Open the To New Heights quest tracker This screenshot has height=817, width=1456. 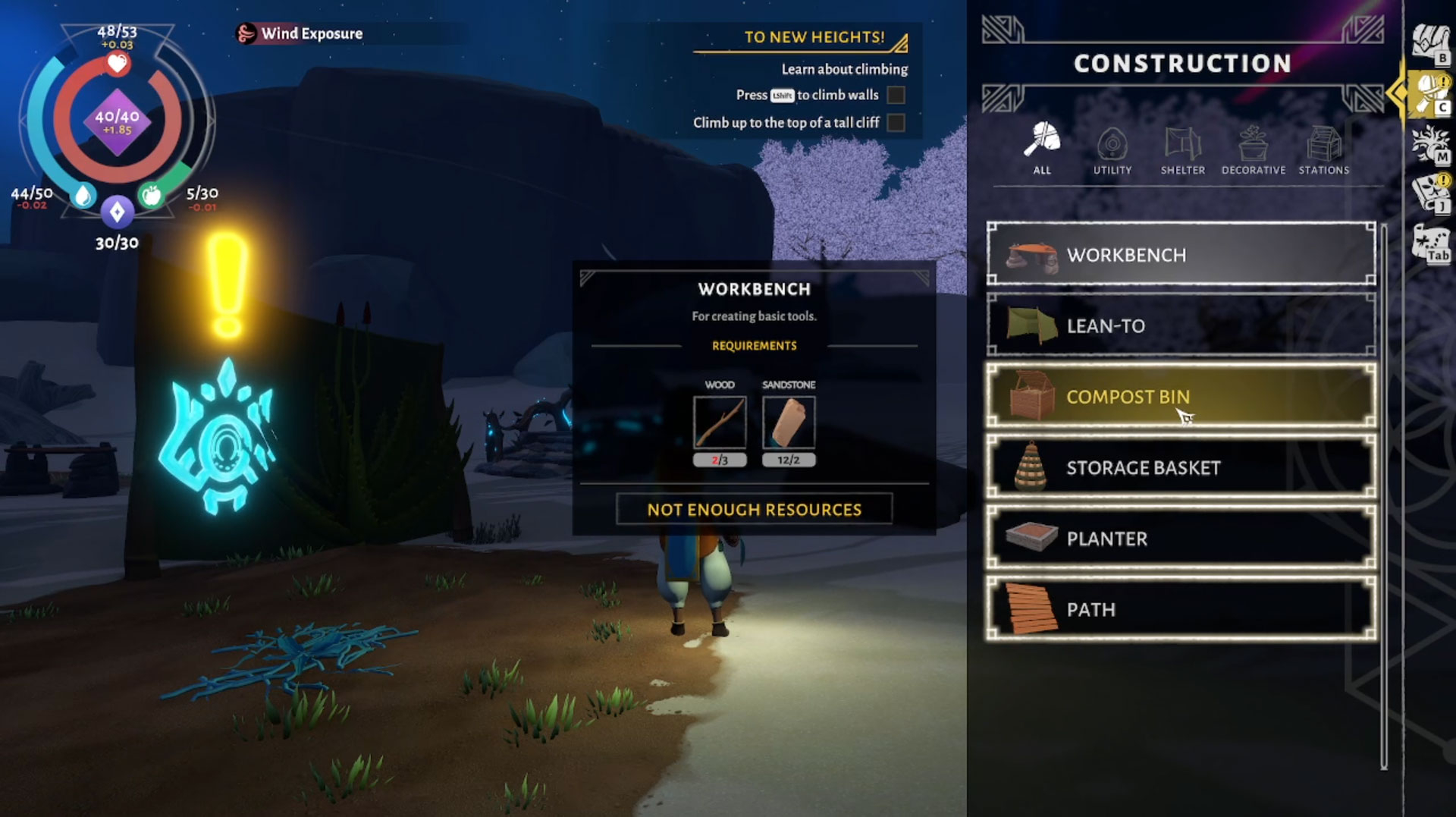[814, 37]
